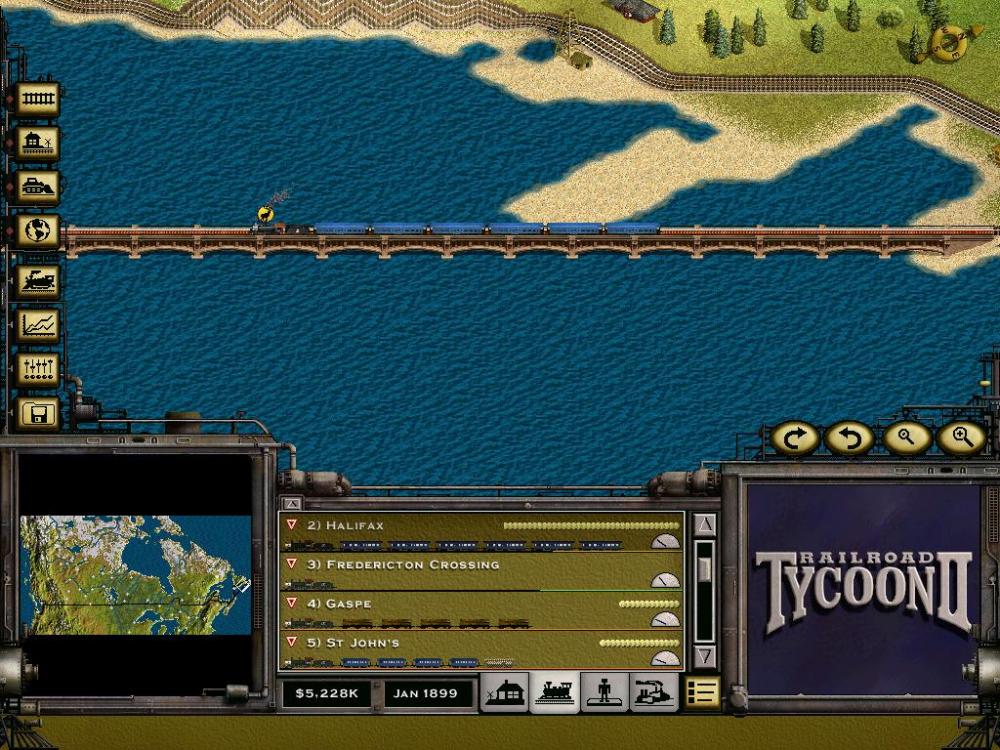The width and height of the screenshot is (1000, 750).
Task: Open the buy train locomotive button
Action: 38,281
